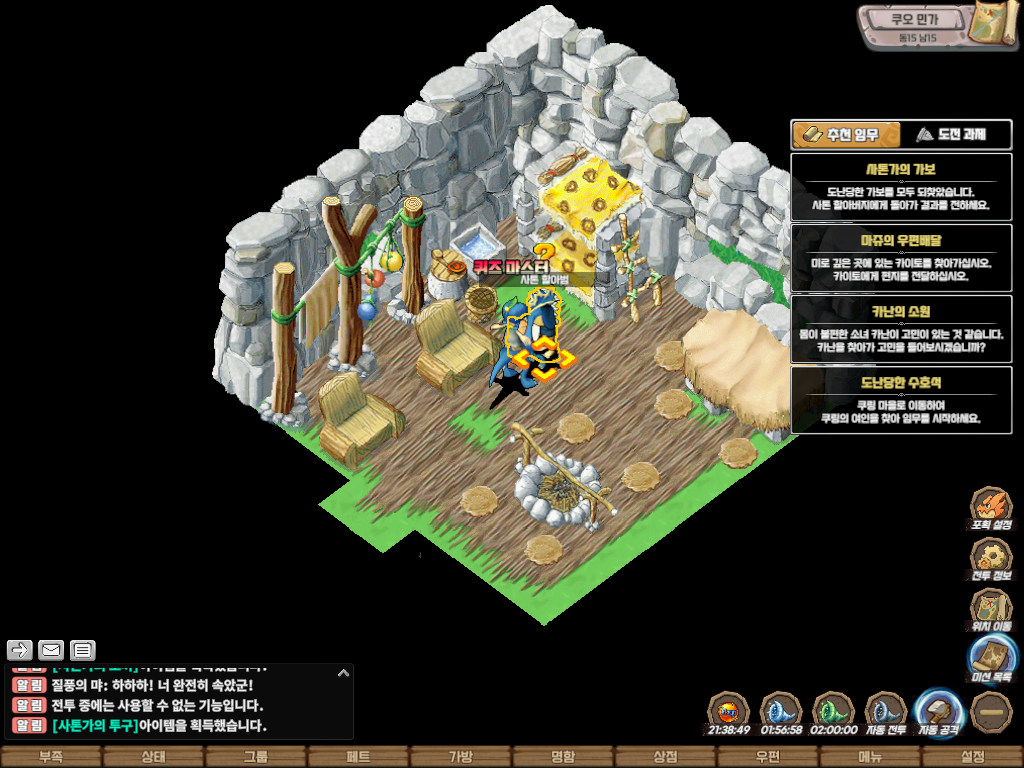Image resolution: width=1024 pixels, height=768 pixels.
Task: Open the 상점 shop menu
Action: 665,757
